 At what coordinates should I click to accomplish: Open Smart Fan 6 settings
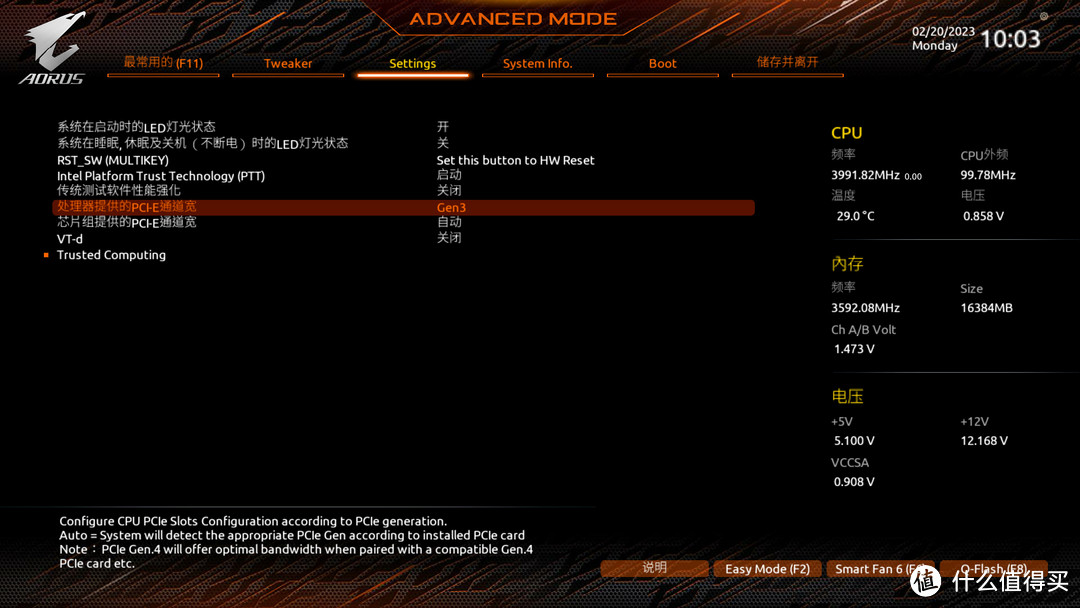pyautogui.click(x=880, y=569)
